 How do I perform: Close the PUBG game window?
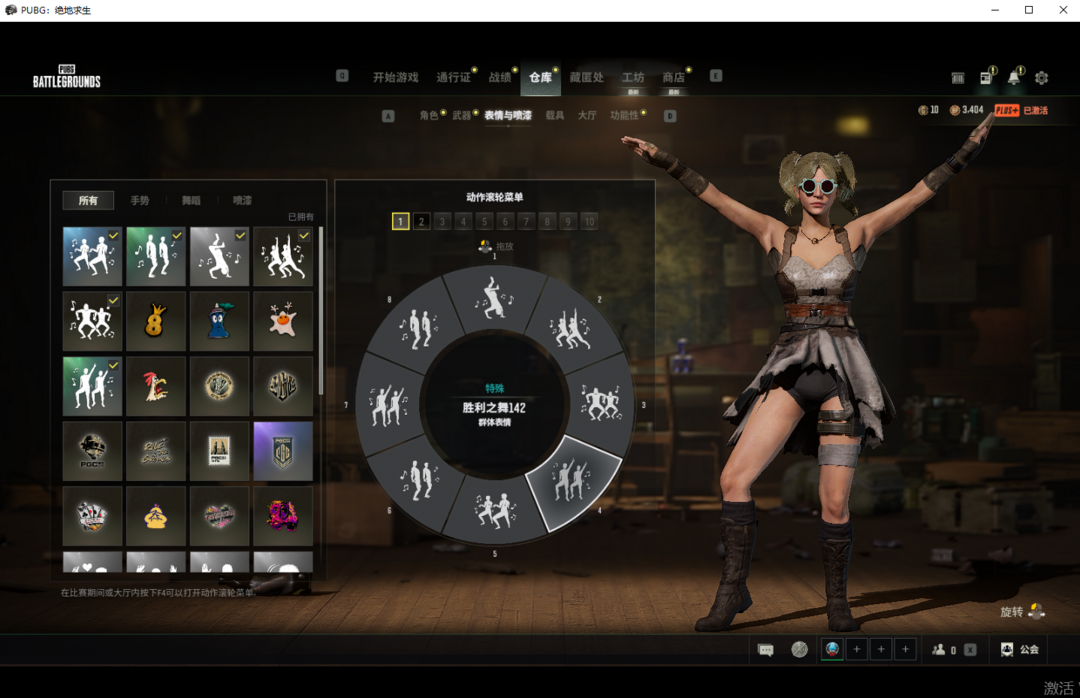pos(1062,10)
